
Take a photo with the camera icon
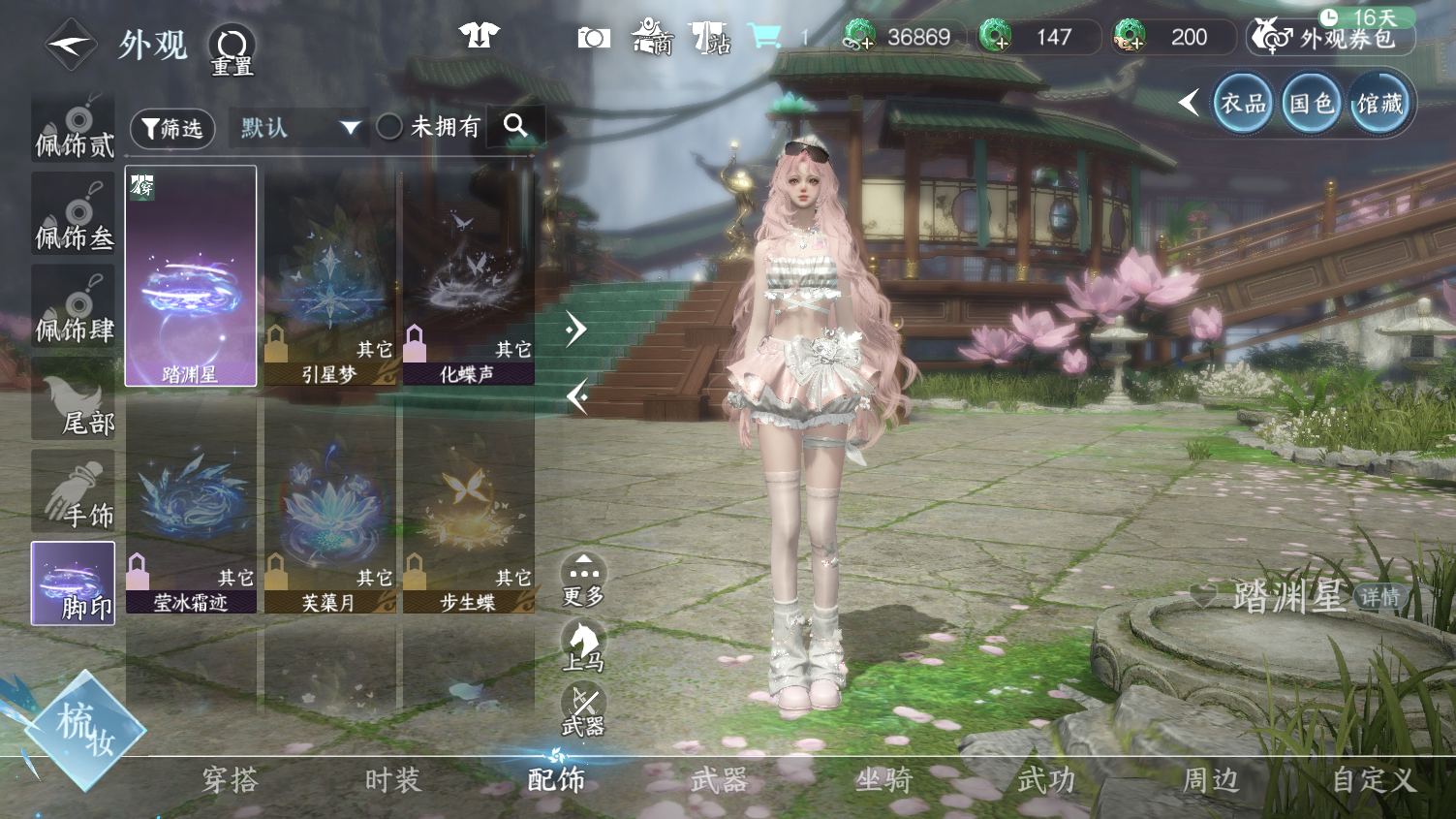(x=594, y=38)
